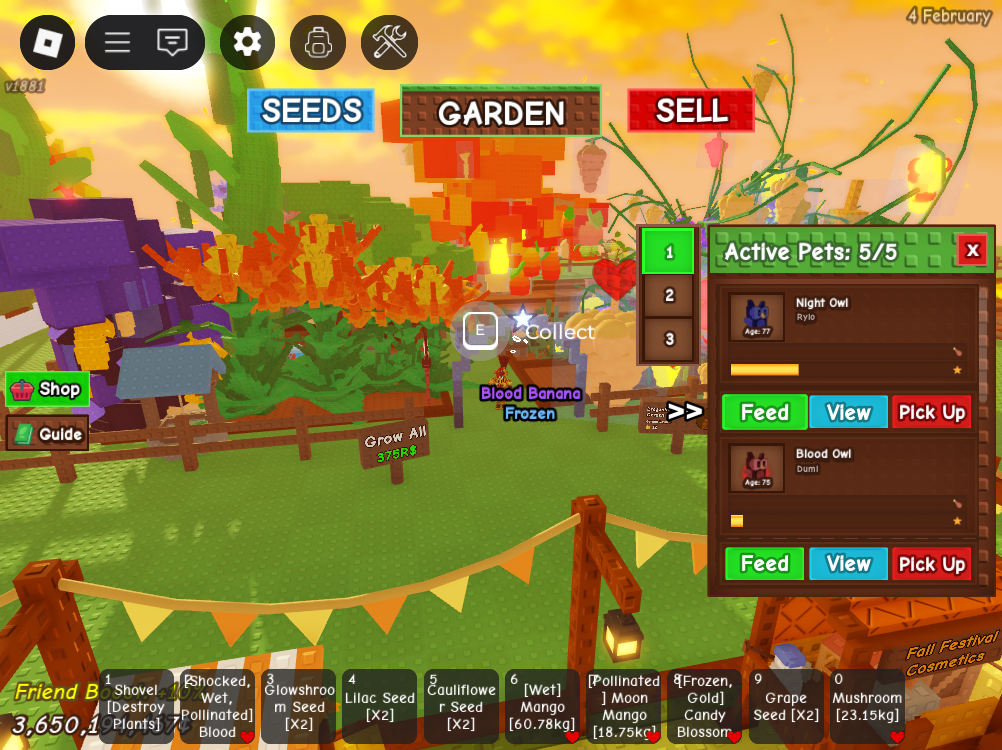Open the Roblox main menu logo

(x=47, y=43)
